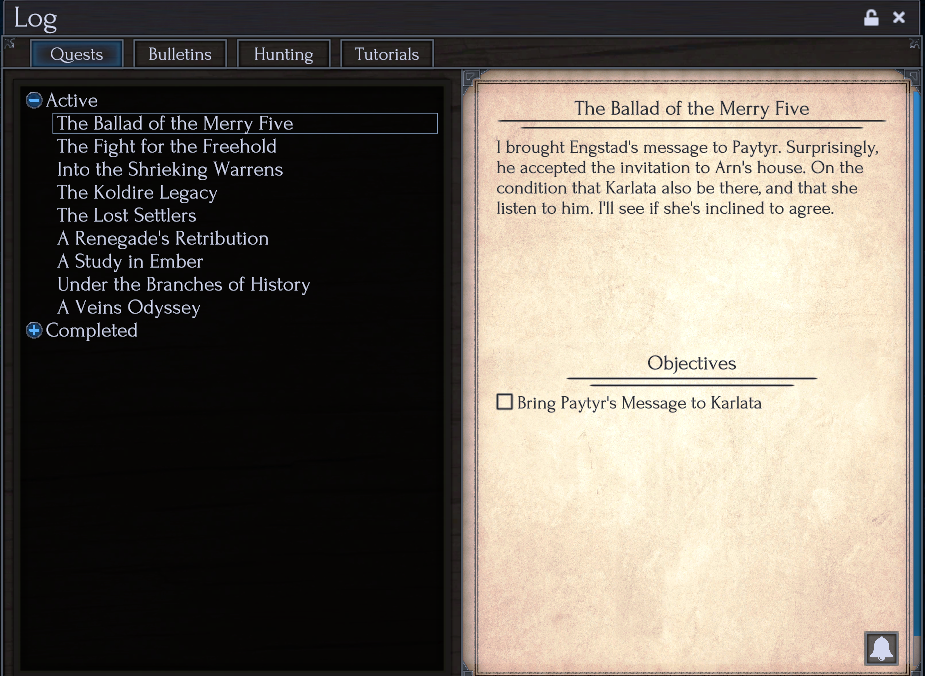Choose The Koldire Legacy quest
Viewport: 925px width, 676px height.
[137, 193]
